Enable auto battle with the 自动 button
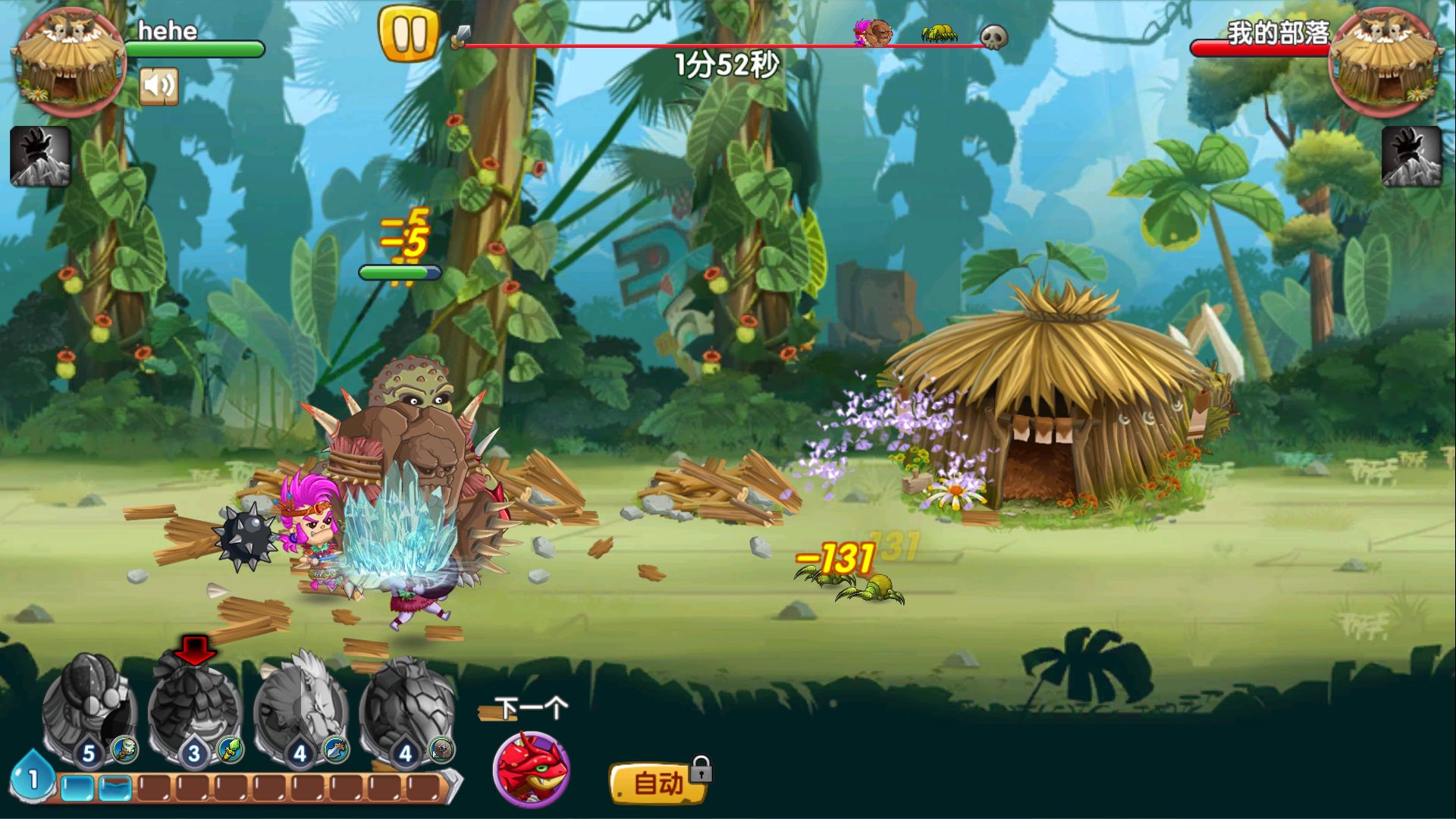 [x=657, y=783]
